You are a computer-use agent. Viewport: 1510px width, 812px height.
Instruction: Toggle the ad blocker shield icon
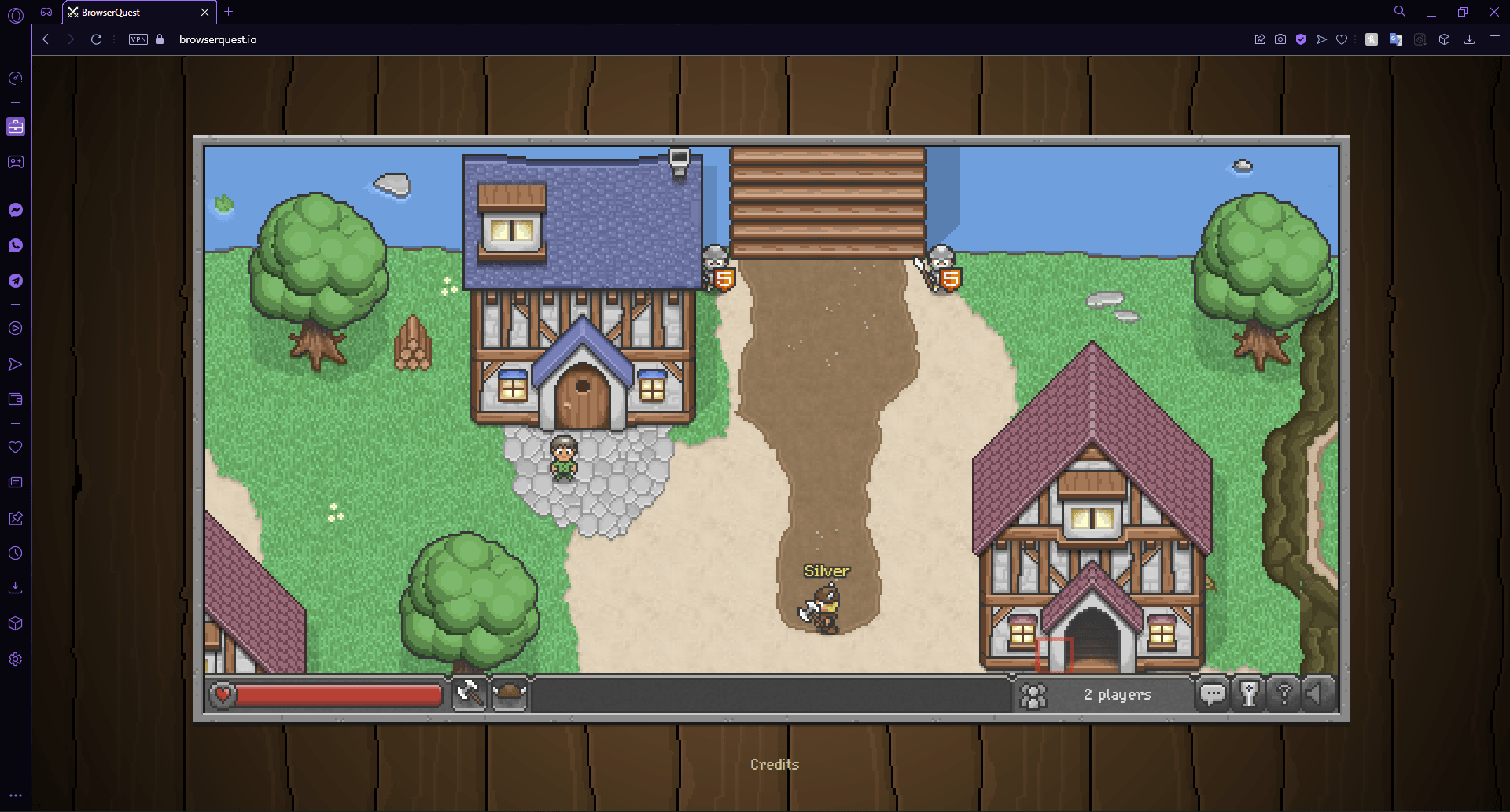pos(1300,39)
